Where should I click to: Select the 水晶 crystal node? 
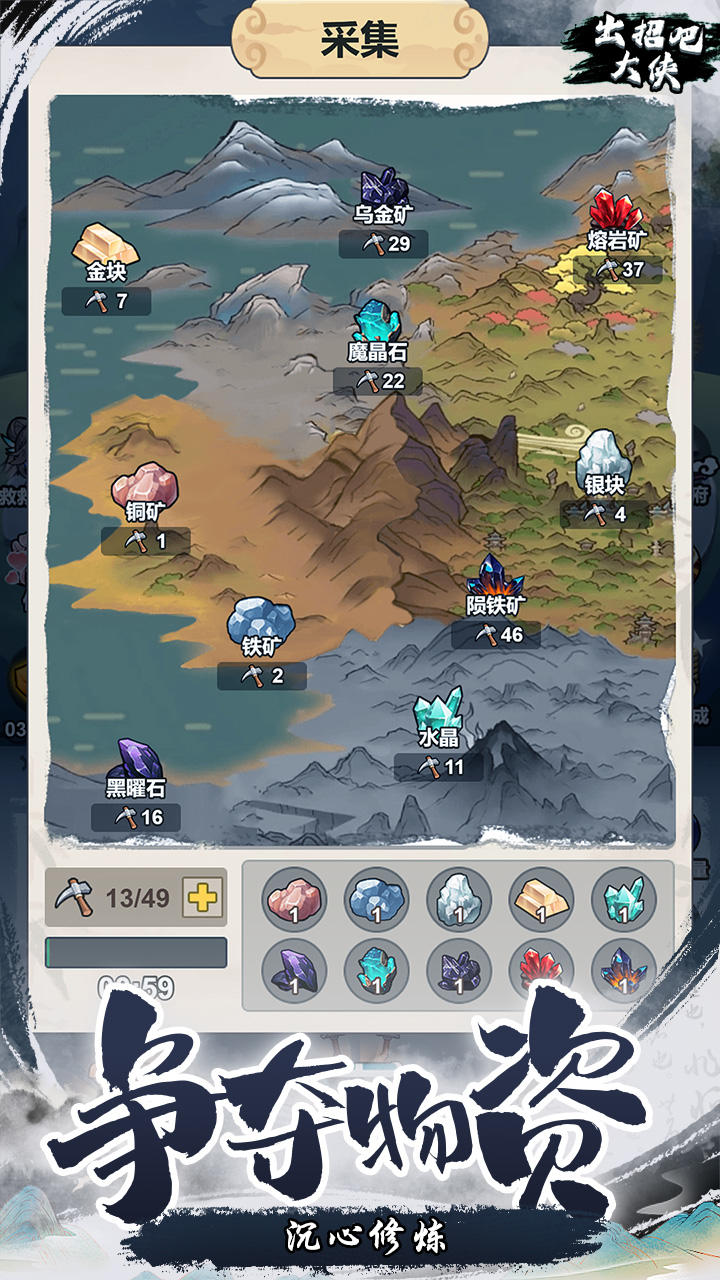[439, 713]
